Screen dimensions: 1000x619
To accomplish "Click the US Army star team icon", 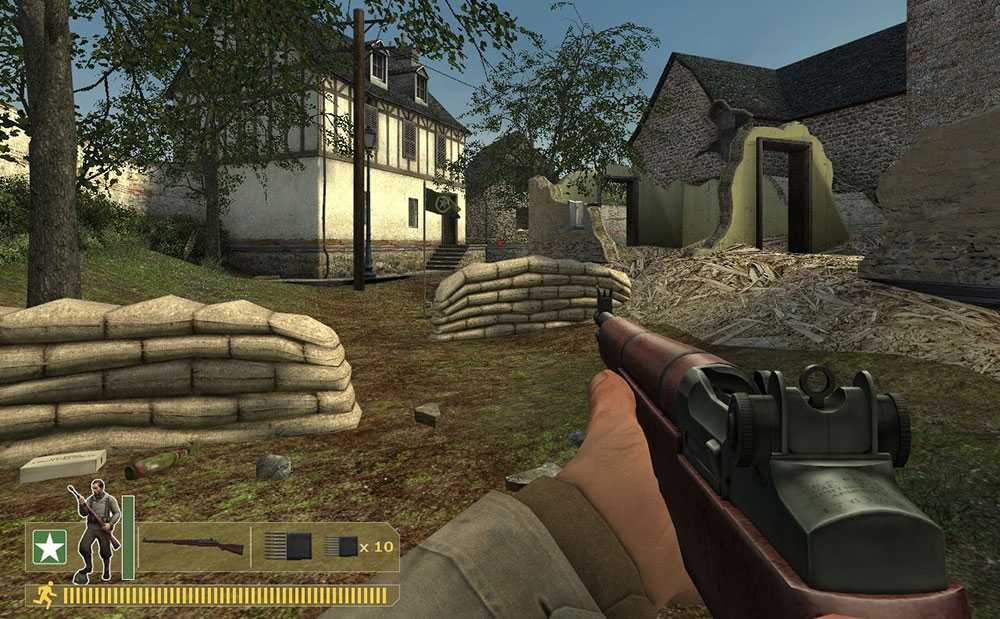I will [47, 547].
